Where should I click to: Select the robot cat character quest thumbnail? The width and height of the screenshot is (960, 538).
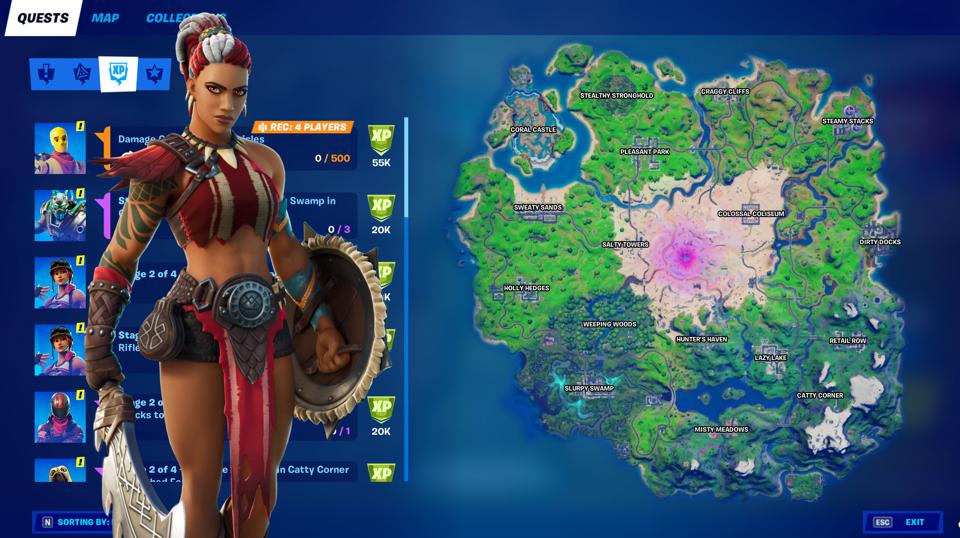point(60,215)
